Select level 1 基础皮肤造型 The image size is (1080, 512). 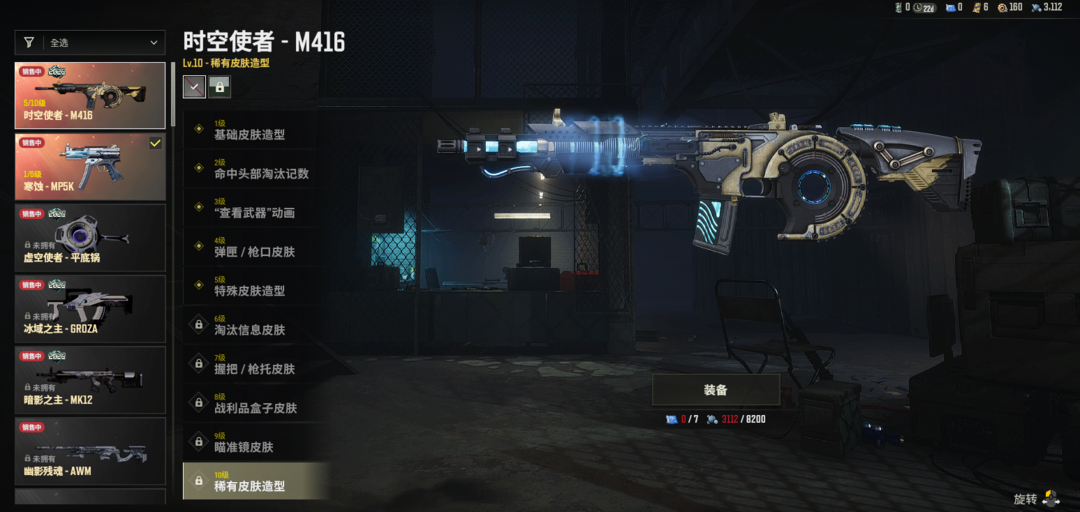point(256,131)
